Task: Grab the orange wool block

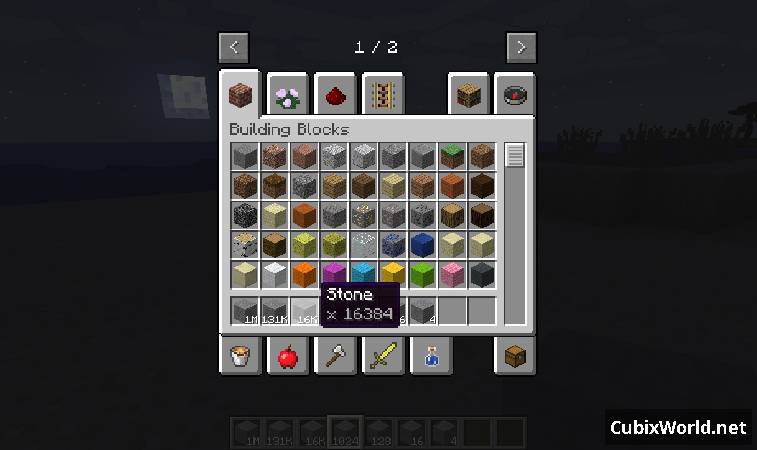Action: click(305, 274)
